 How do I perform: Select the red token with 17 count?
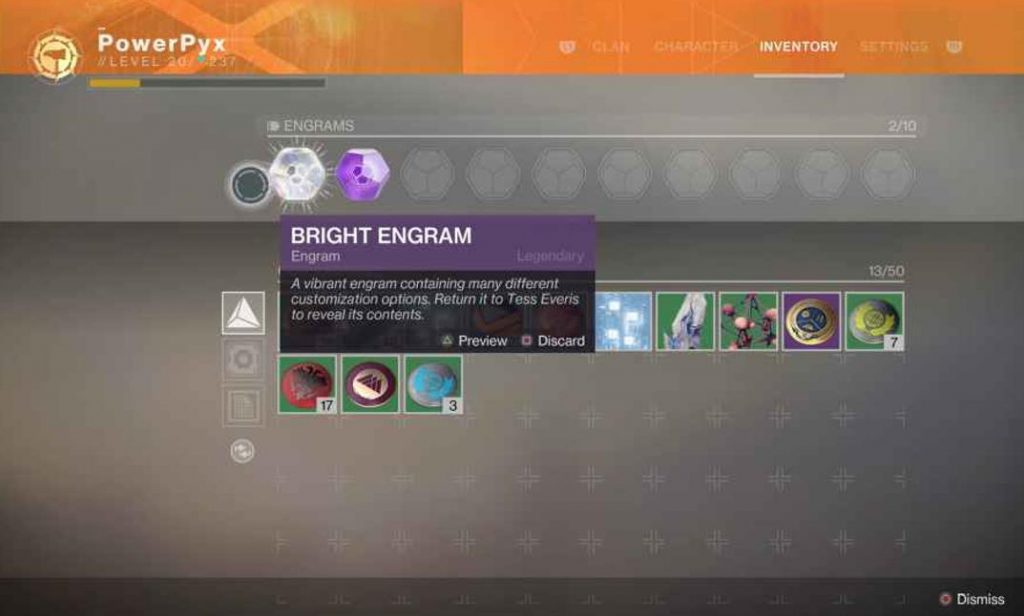(x=308, y=384)
